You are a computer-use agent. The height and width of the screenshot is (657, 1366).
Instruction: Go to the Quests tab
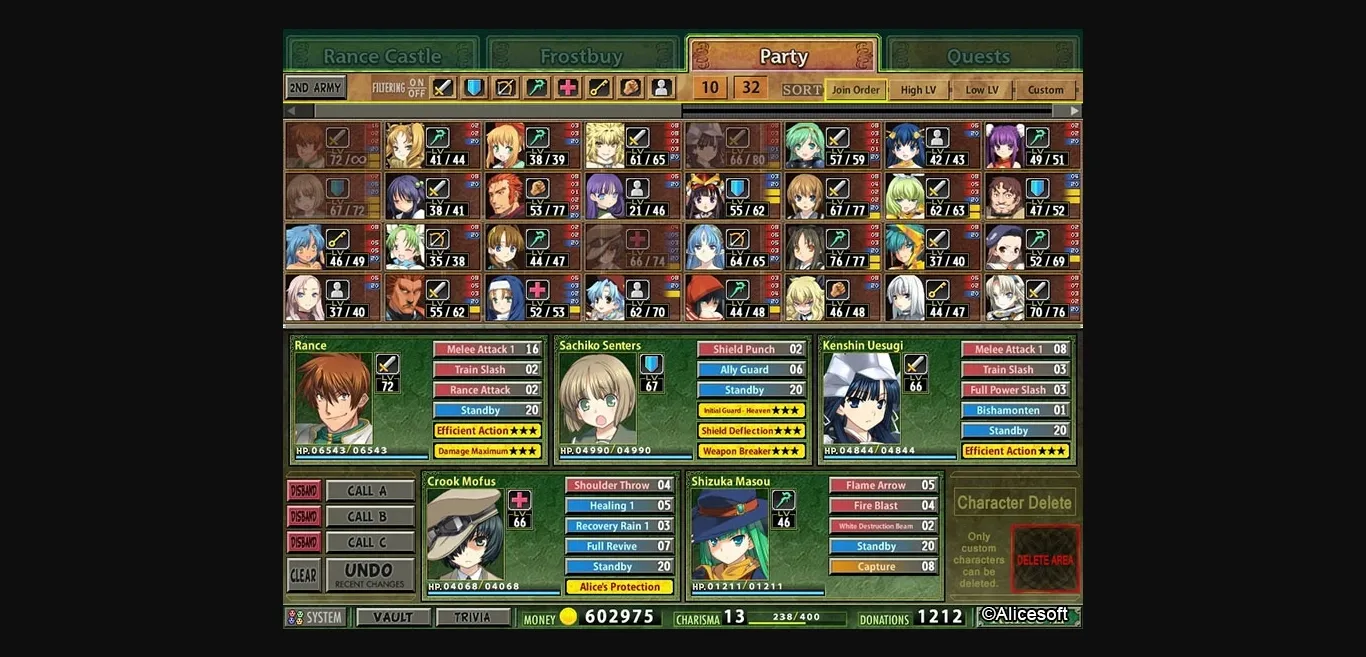coord(978,56)
